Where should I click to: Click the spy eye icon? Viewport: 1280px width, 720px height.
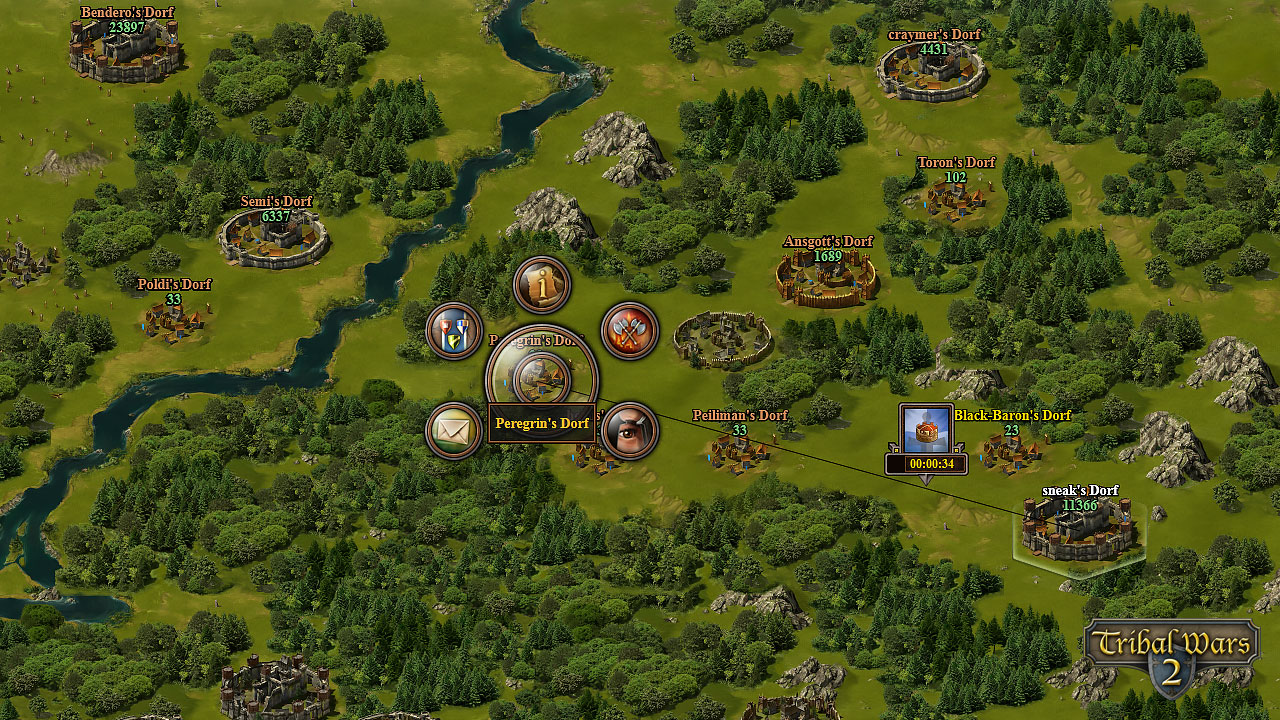point(630,428)
